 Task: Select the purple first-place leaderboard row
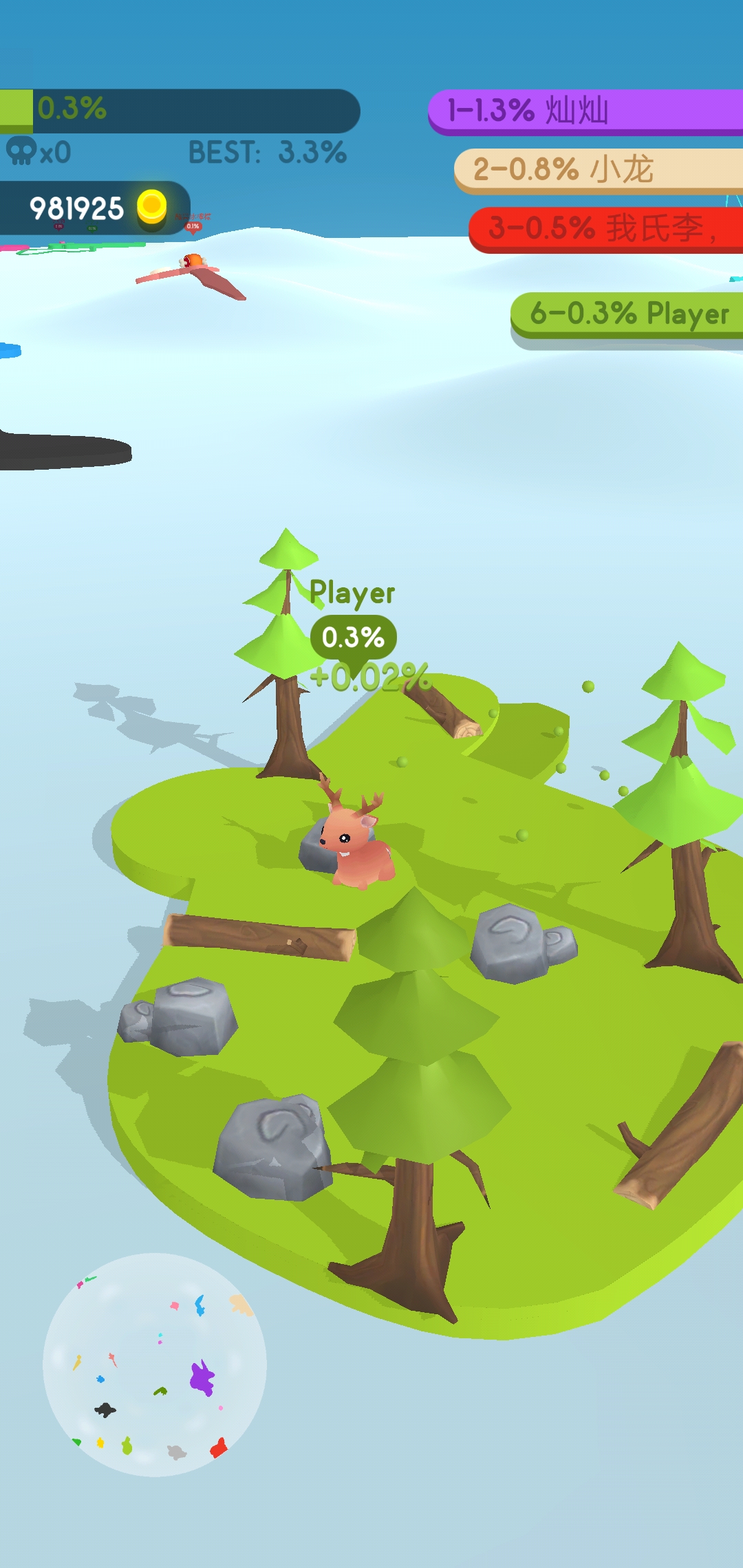(586, 111)
